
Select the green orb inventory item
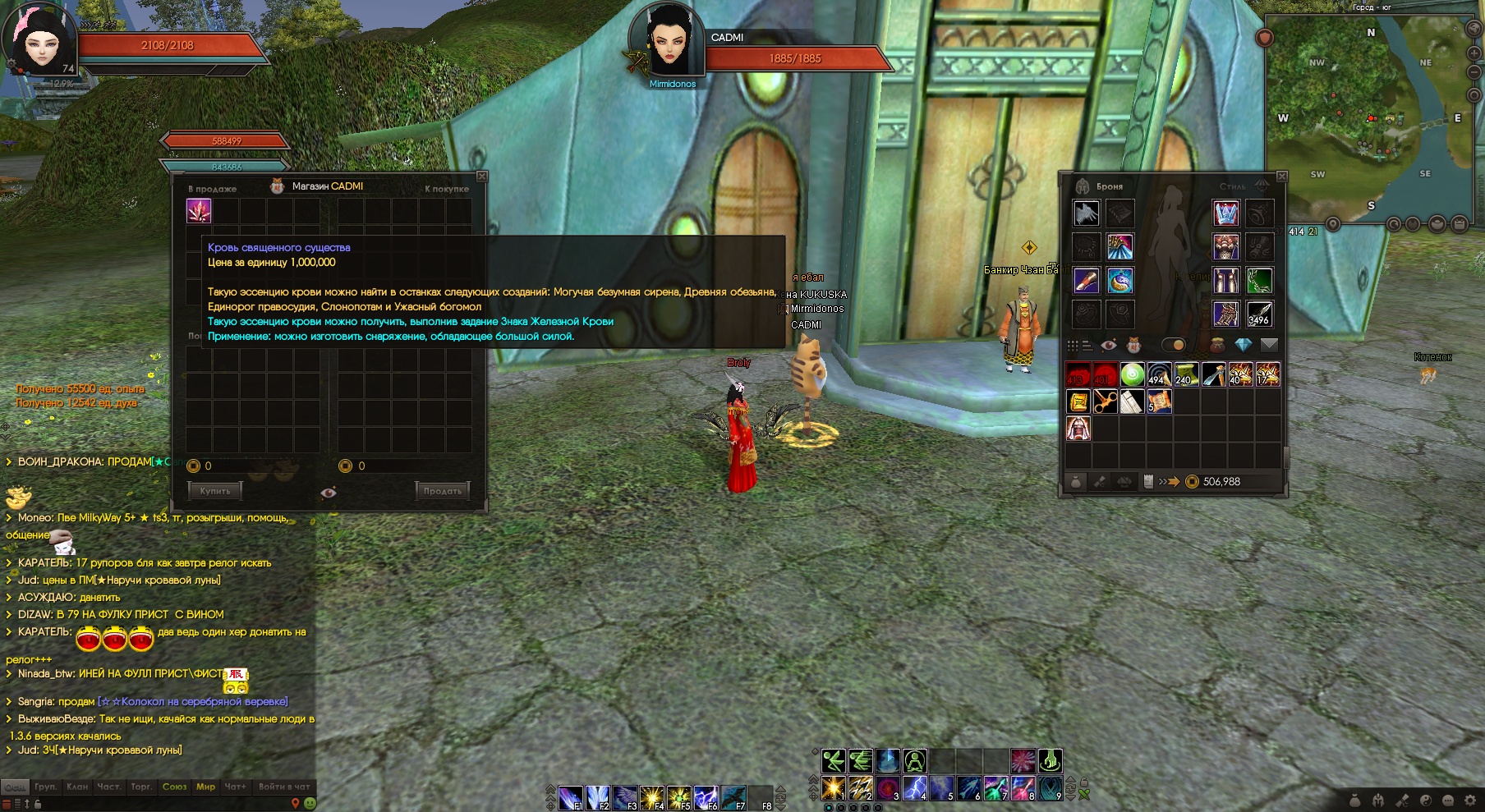click(x=1133, y=375)
